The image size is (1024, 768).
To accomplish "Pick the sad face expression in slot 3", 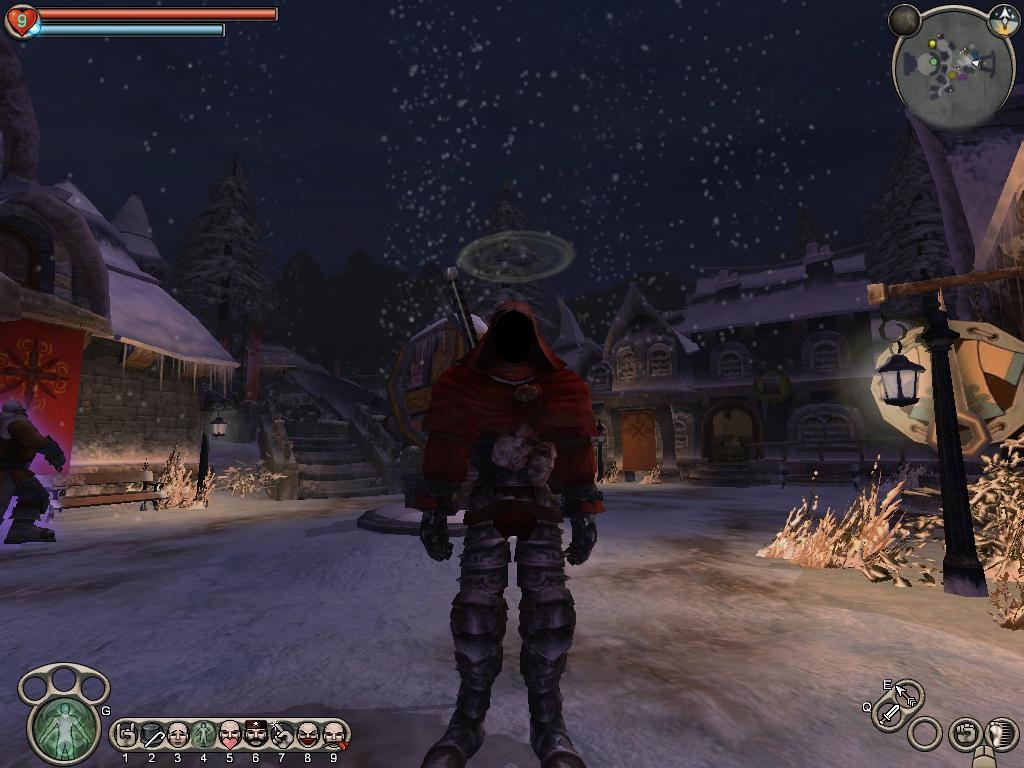I will pos(178,736).
